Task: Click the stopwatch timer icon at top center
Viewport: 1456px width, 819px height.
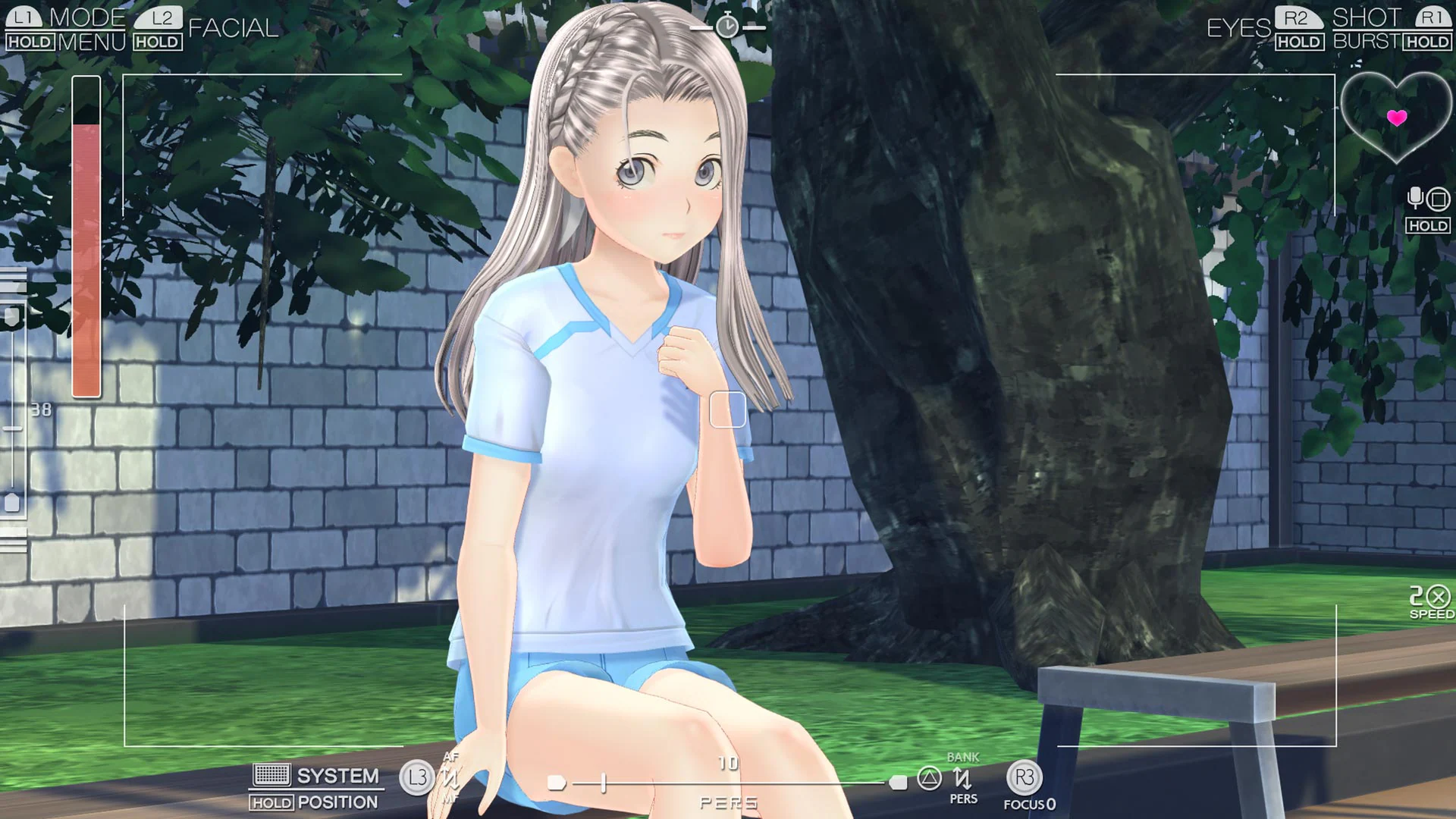Action: pos(726,25)
